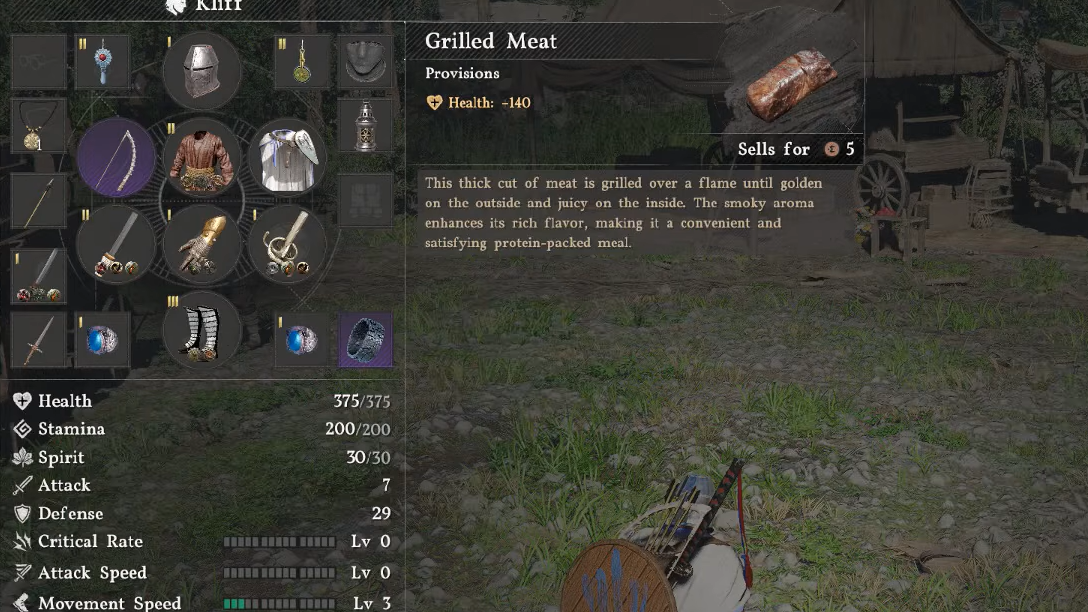
Task: Select the equipped steel helmet slot
Action: click(x=201, y=70)
